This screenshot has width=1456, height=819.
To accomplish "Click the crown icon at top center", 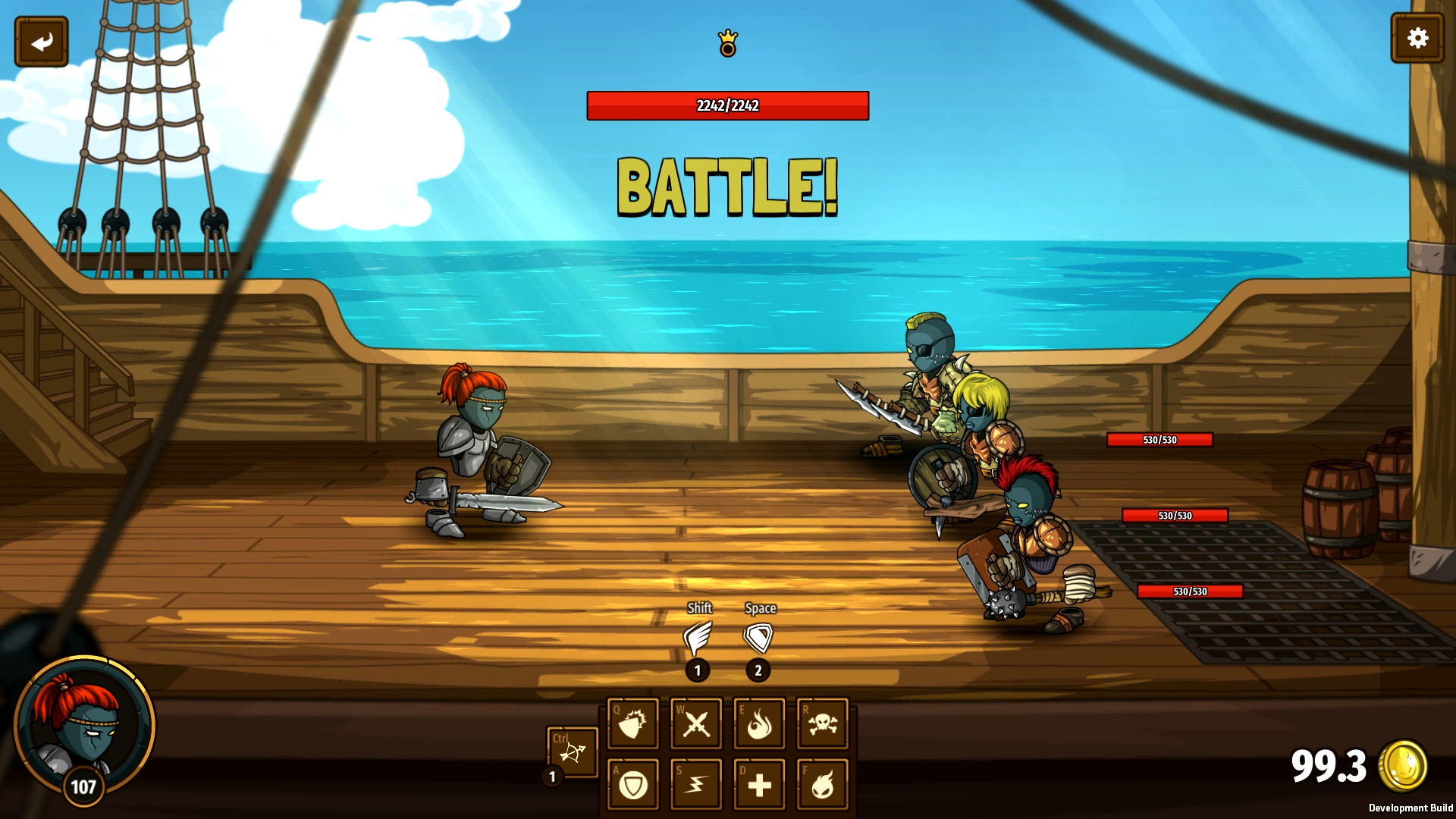I will pos(727,43).
